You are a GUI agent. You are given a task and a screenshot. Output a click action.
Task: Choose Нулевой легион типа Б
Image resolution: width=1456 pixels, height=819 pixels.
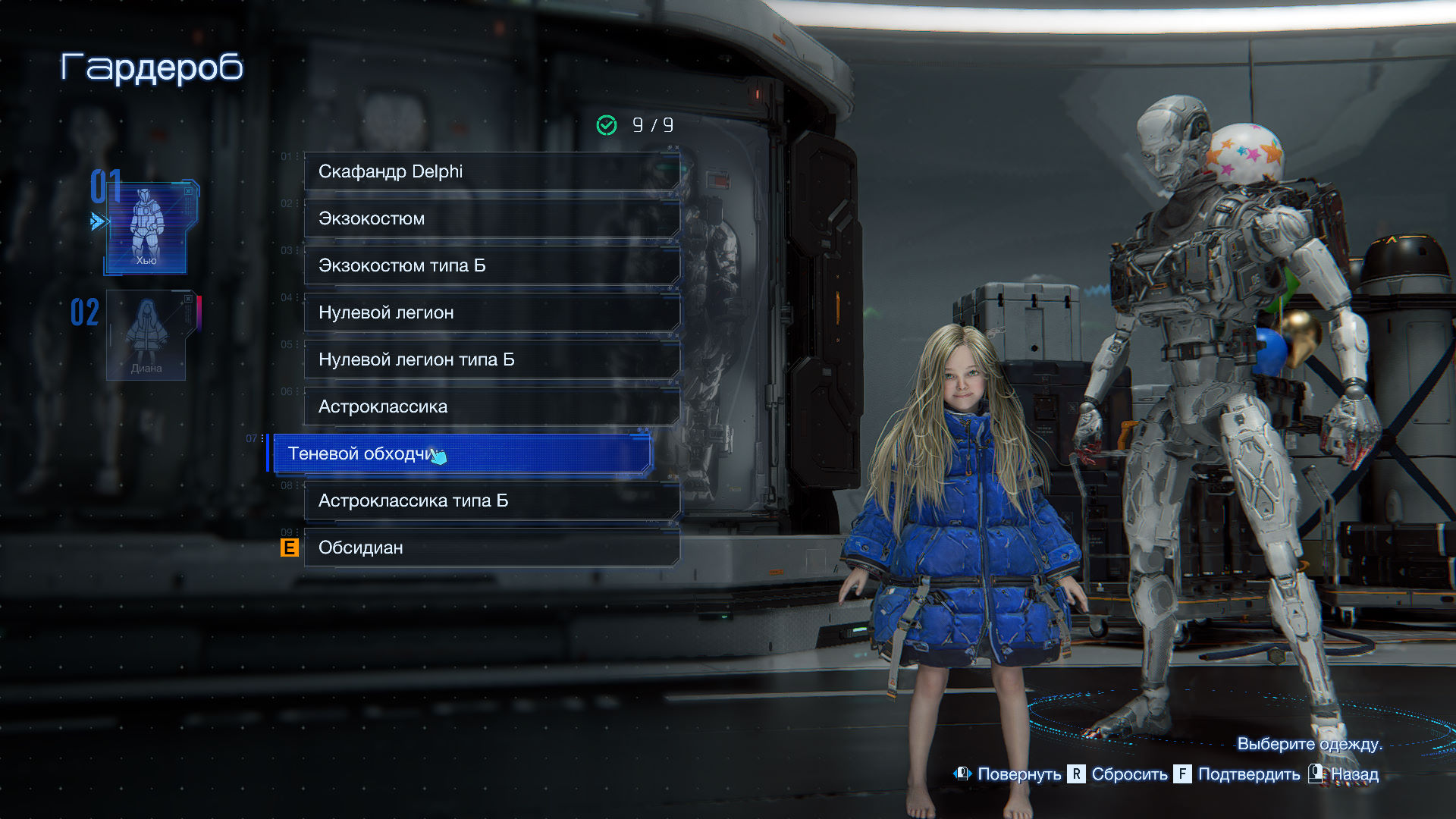coord(491,359)
